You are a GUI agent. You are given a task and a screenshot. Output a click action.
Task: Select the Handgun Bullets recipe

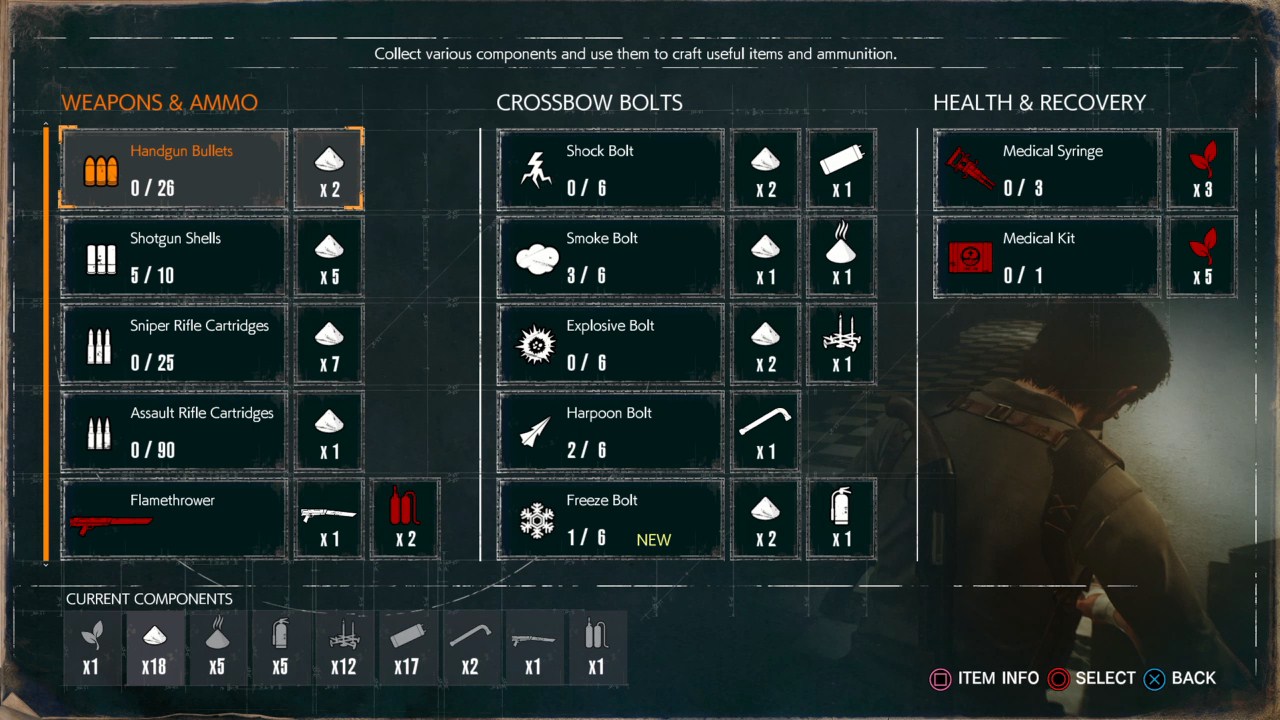pyautogui.click(x=174, y=169)
